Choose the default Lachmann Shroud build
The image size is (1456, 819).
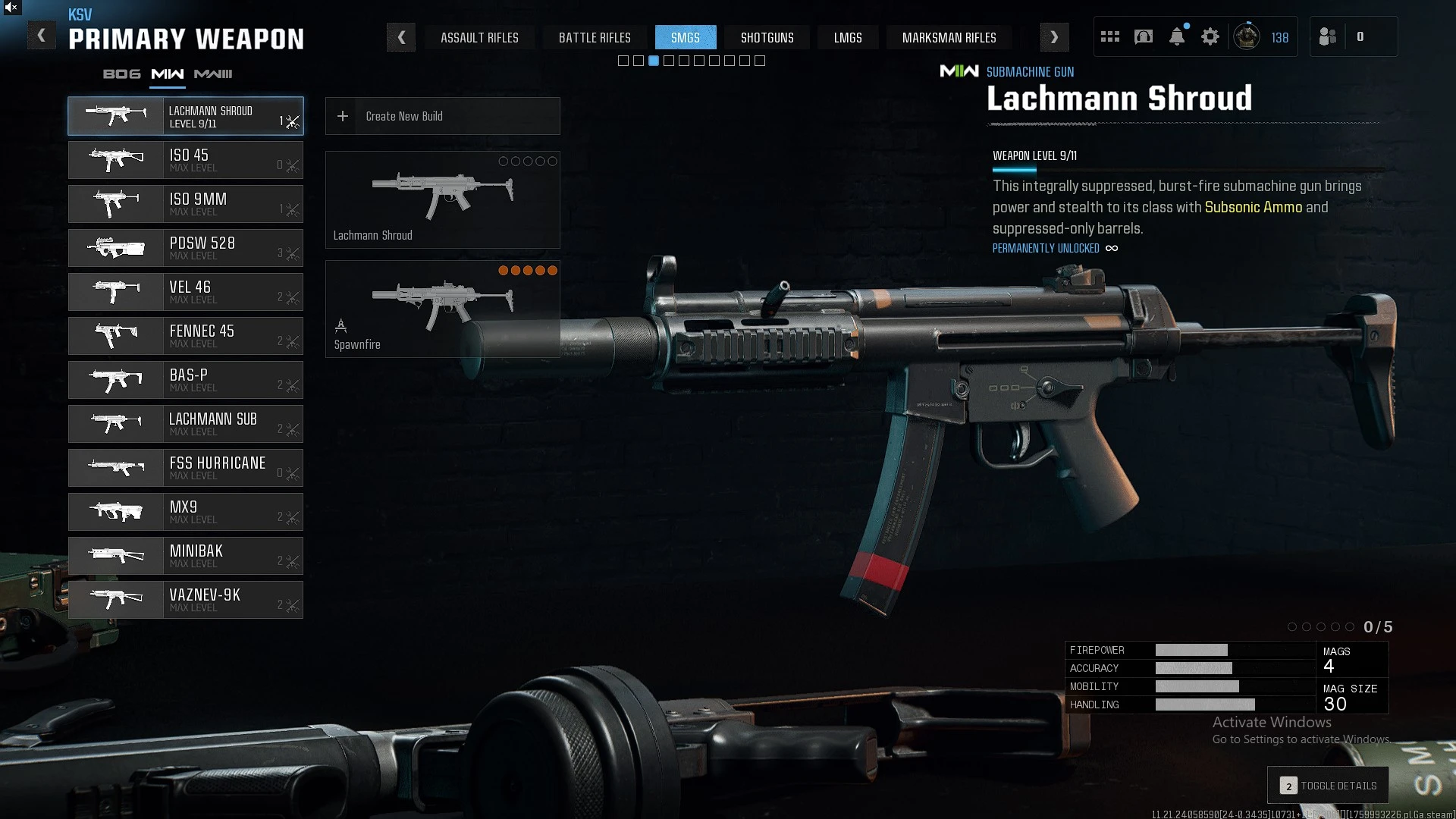[442, 199]
